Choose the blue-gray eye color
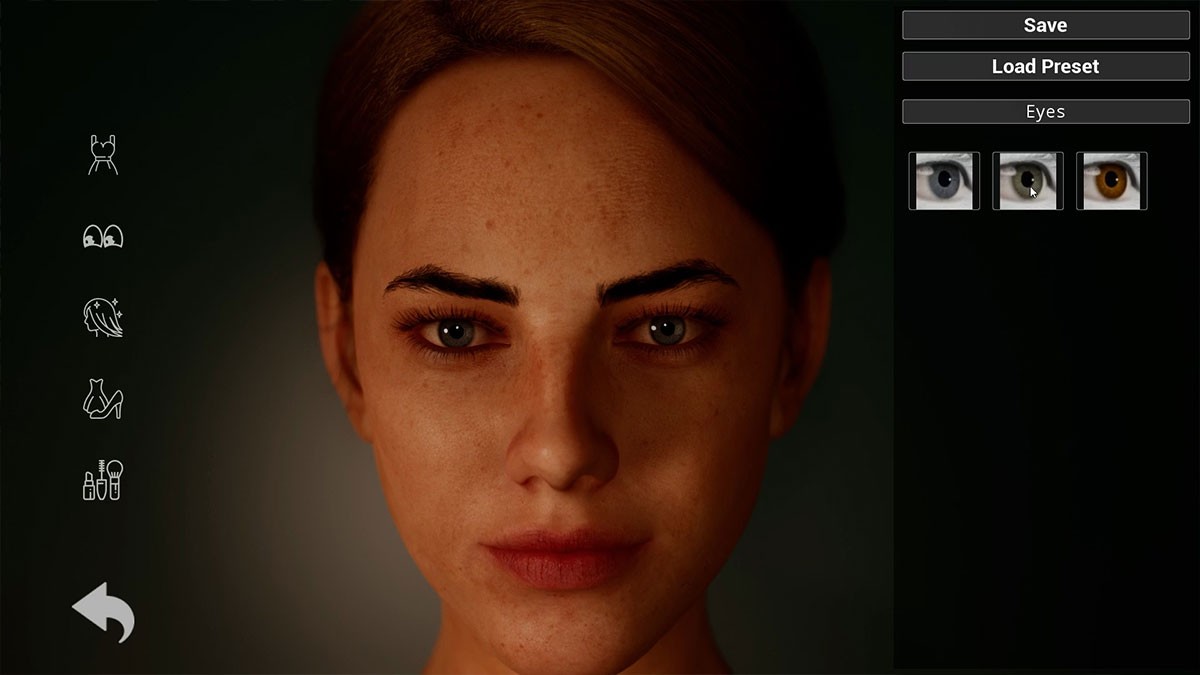This screenshot has height=675, width=1200. pos(943,181)
